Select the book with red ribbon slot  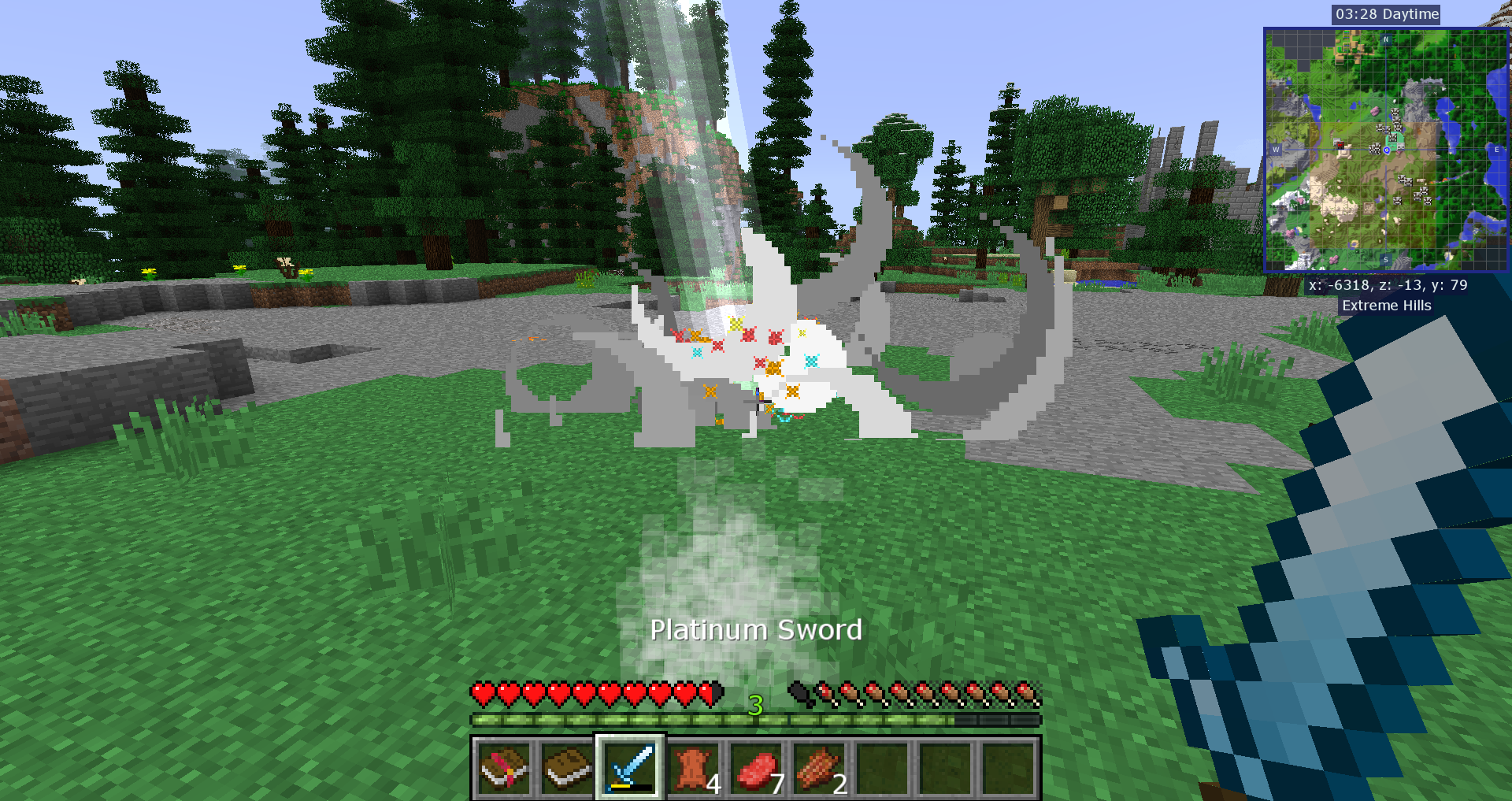pyautogui.click(x=504, y=768)
